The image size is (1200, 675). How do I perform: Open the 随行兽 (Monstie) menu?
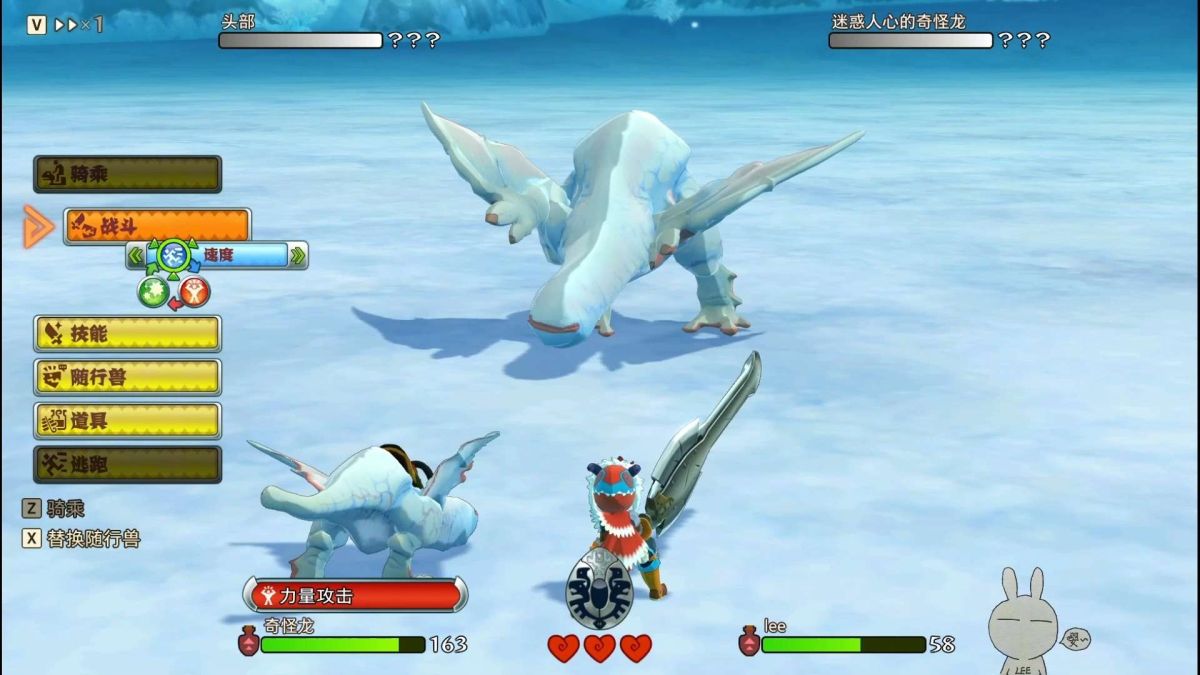pos(127,377)
